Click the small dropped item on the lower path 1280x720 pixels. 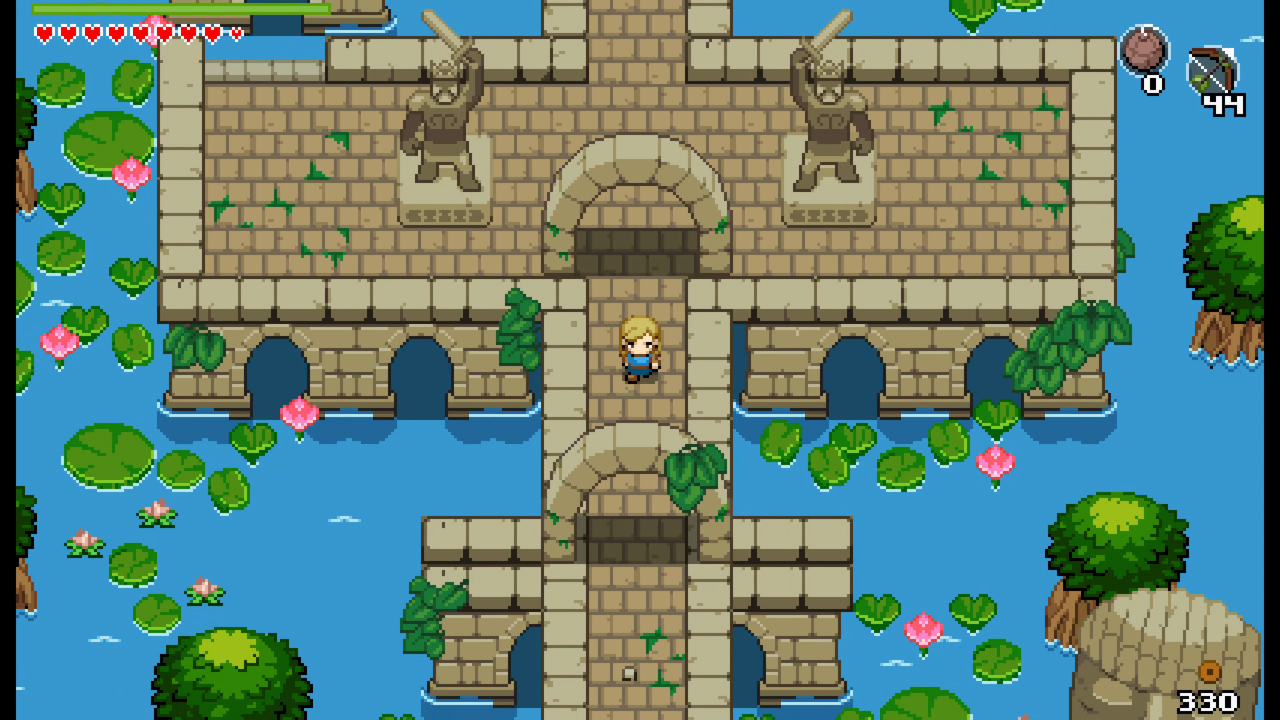coord(628,673)
